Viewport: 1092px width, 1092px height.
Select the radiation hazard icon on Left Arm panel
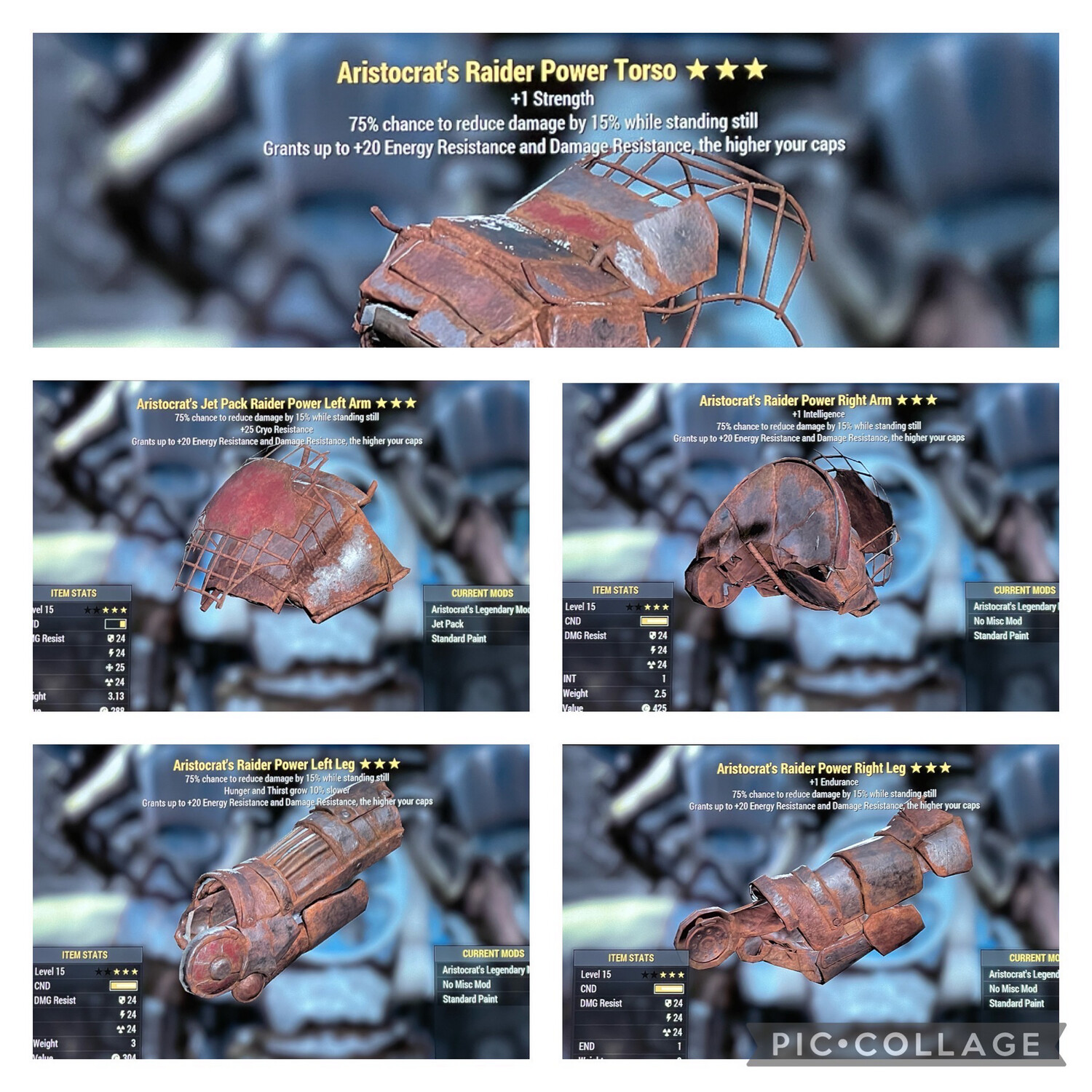click(108, 682)
